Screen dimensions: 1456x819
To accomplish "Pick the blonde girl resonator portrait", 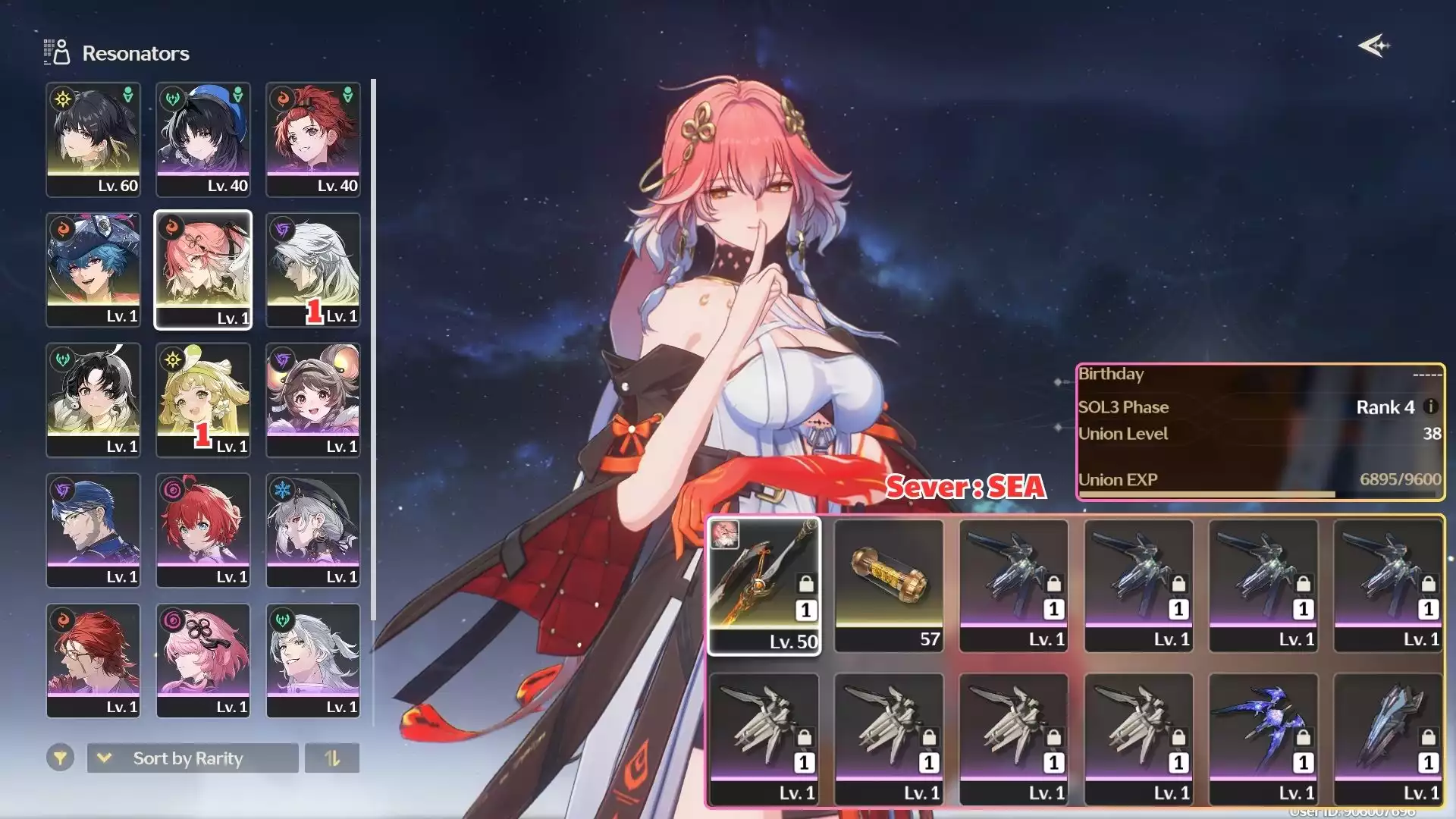I will pyautogui.click(x=203, y=400).
